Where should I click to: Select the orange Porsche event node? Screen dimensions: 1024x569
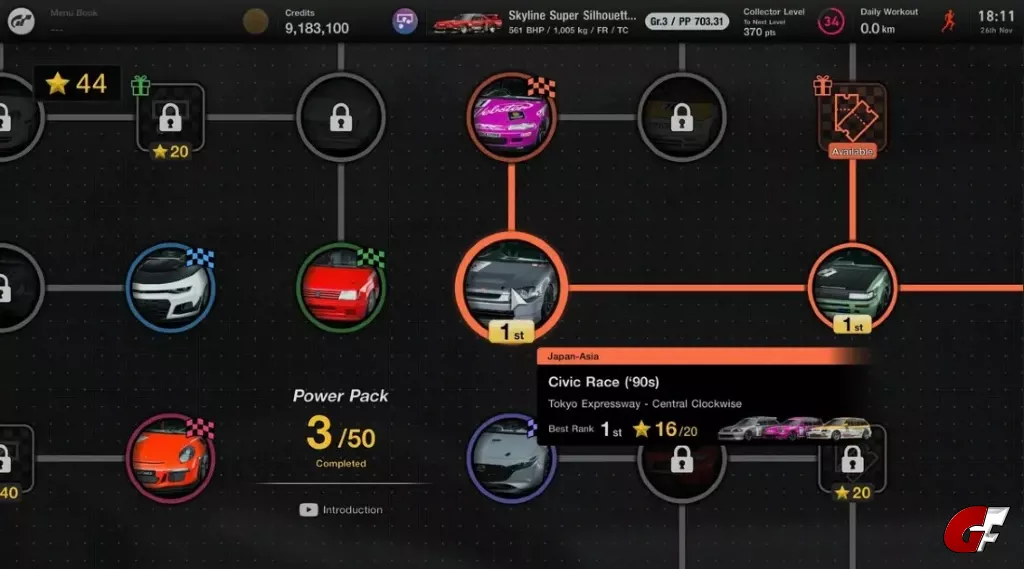pyautogui.click(x=170, y=459)
